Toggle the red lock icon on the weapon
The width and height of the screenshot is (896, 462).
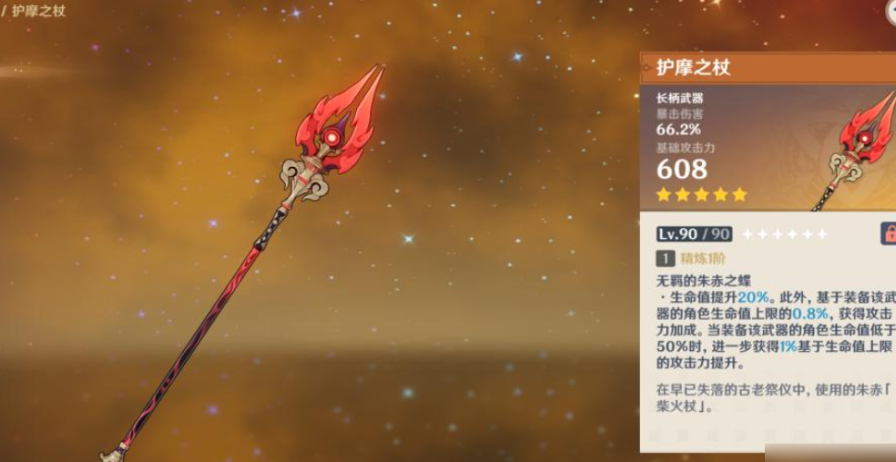coord(888,234)
